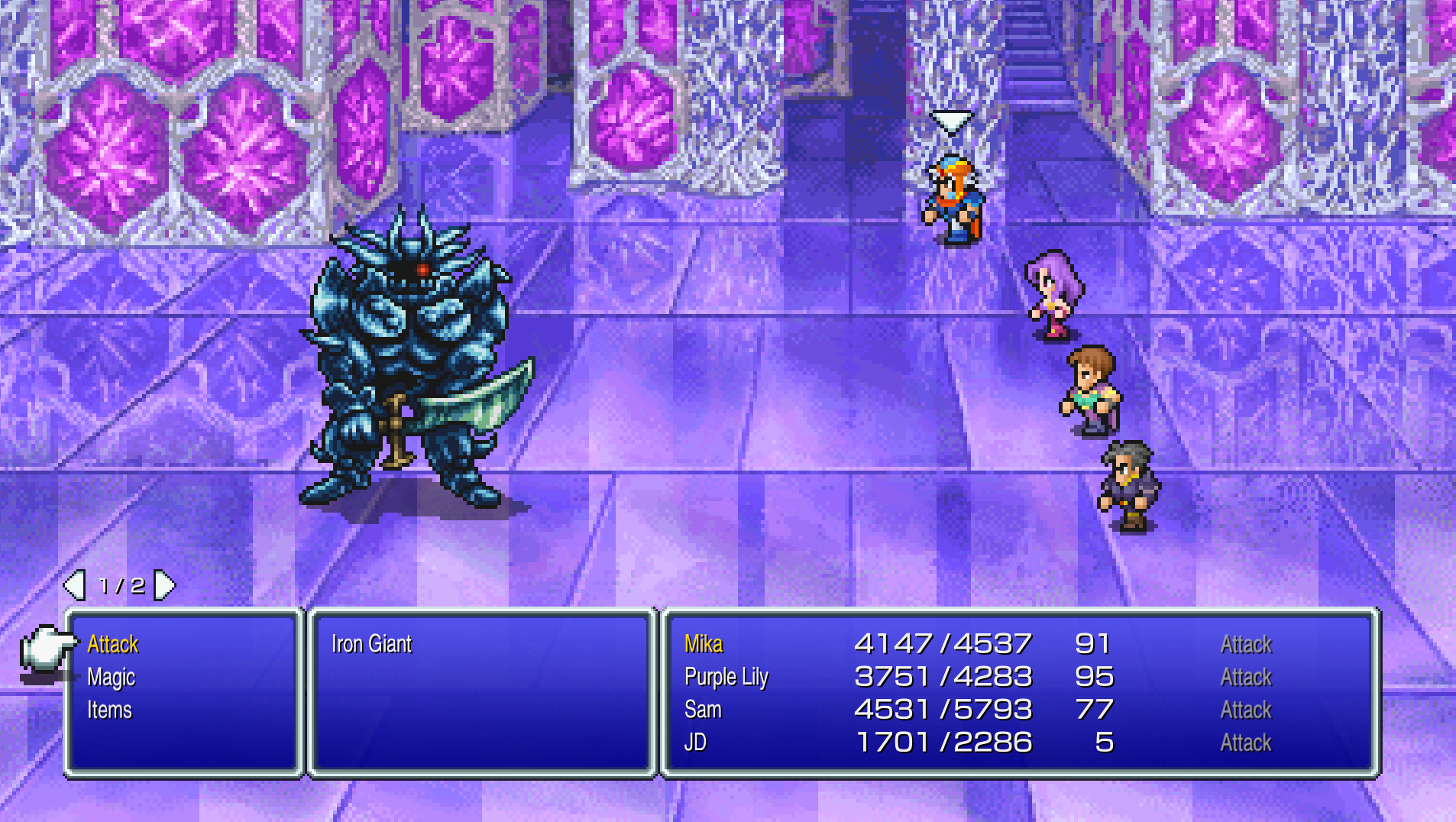This screenshot has width=1456, height=822.
Task: Go to the previous command page arrow
Action: point(75,585)
